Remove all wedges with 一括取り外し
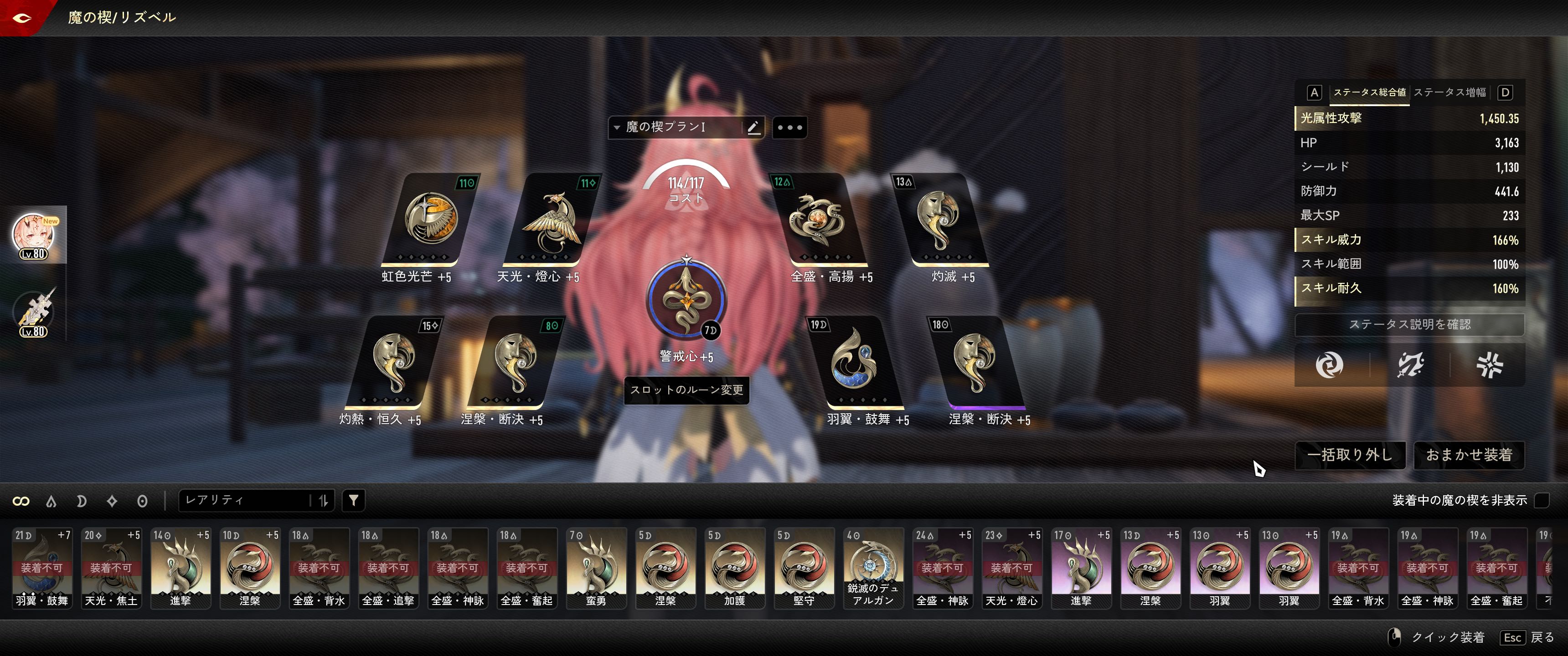Viewport: 1568px width, 656px height. 1350,455
